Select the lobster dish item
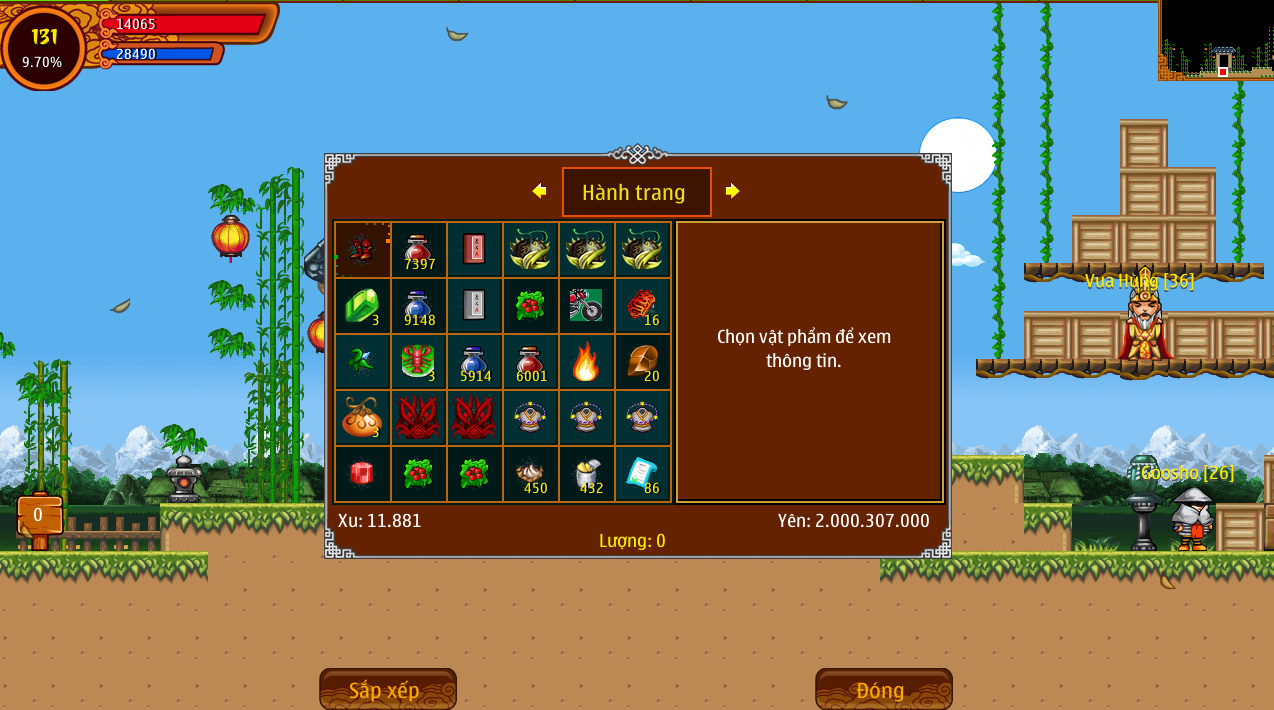This screenshot has height=710, width=1274. pos(418,362)
